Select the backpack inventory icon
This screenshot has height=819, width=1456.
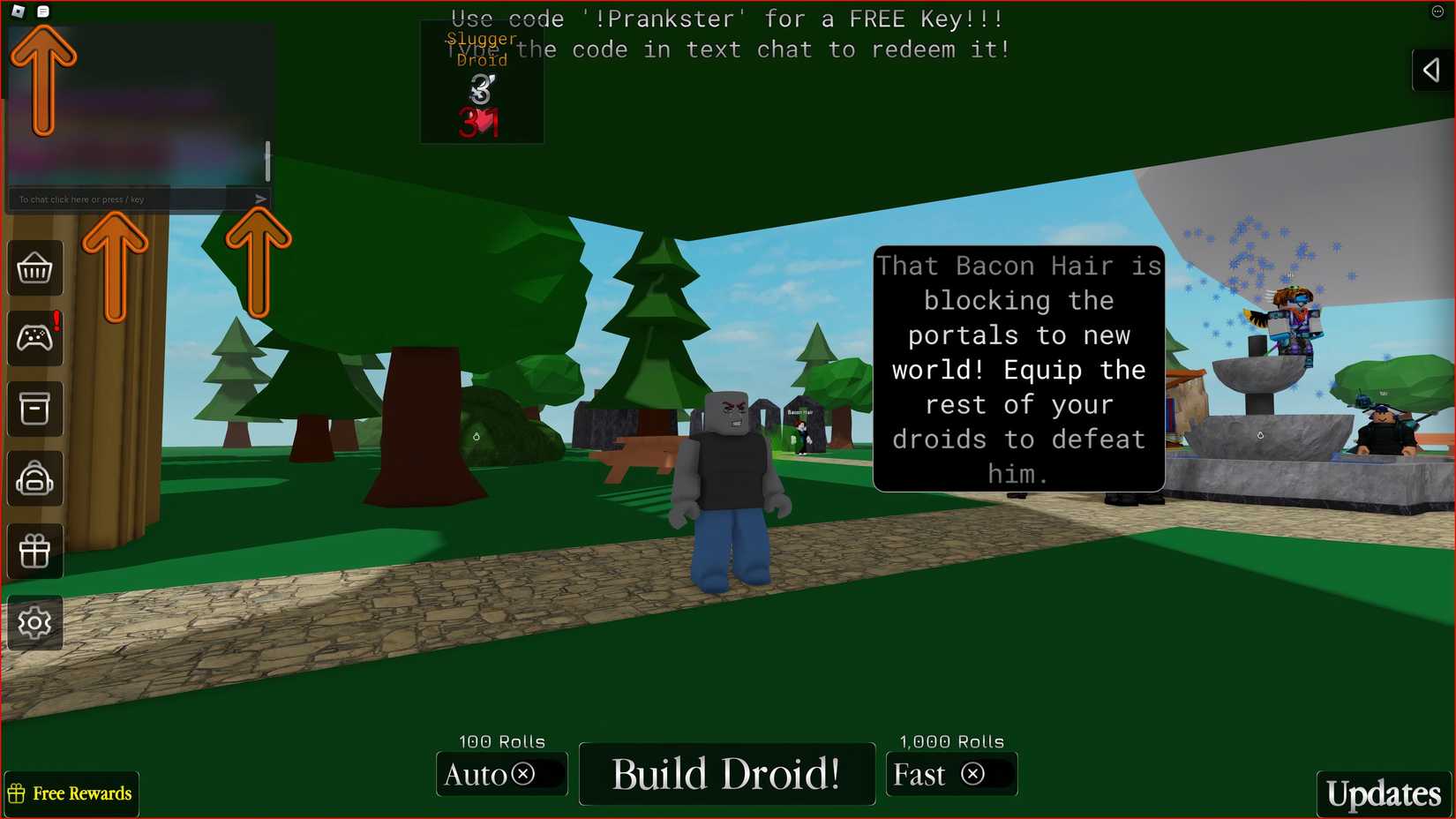click(x=35, y=479)
